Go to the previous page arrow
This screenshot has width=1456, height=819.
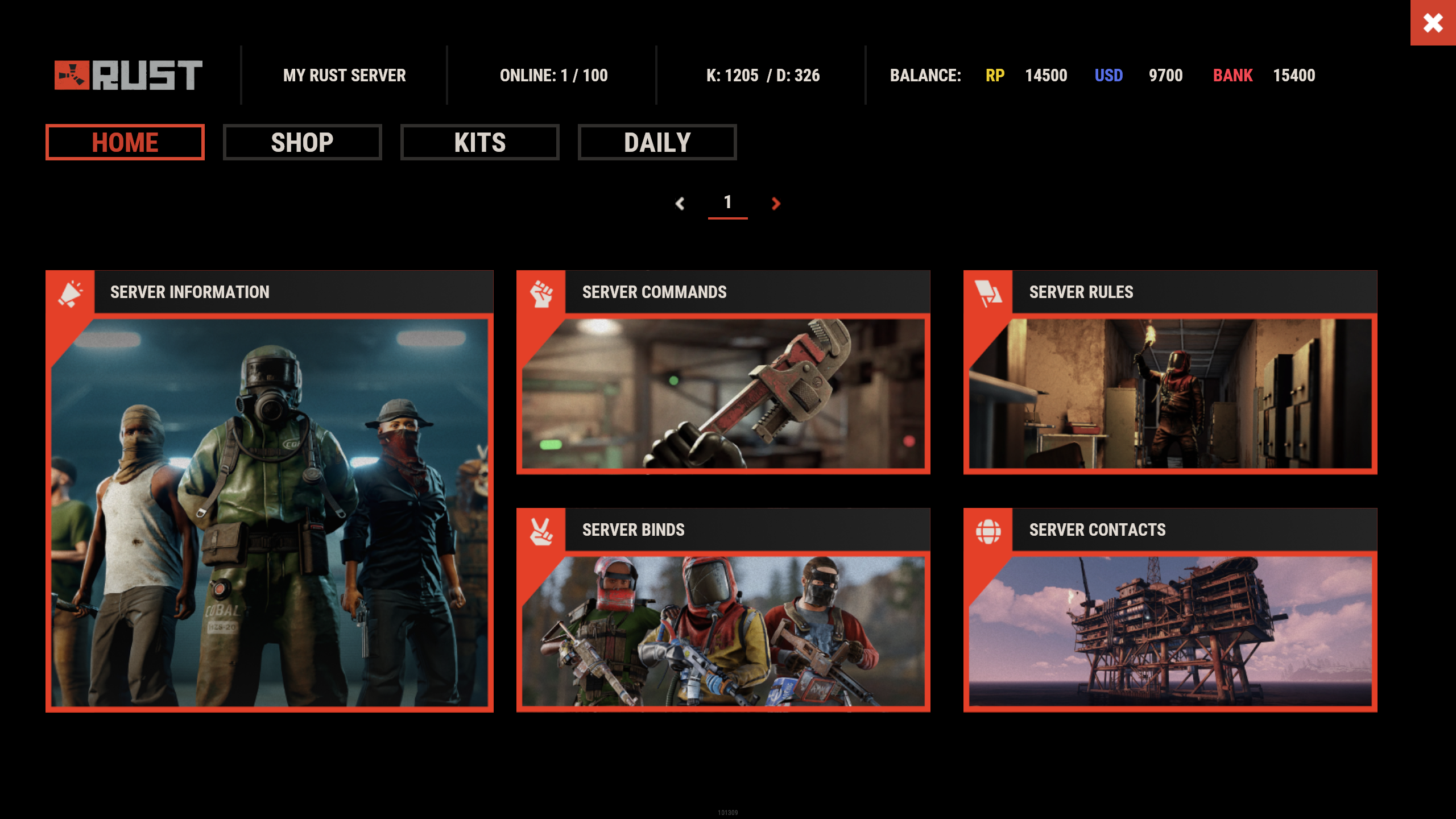point(680,203)
